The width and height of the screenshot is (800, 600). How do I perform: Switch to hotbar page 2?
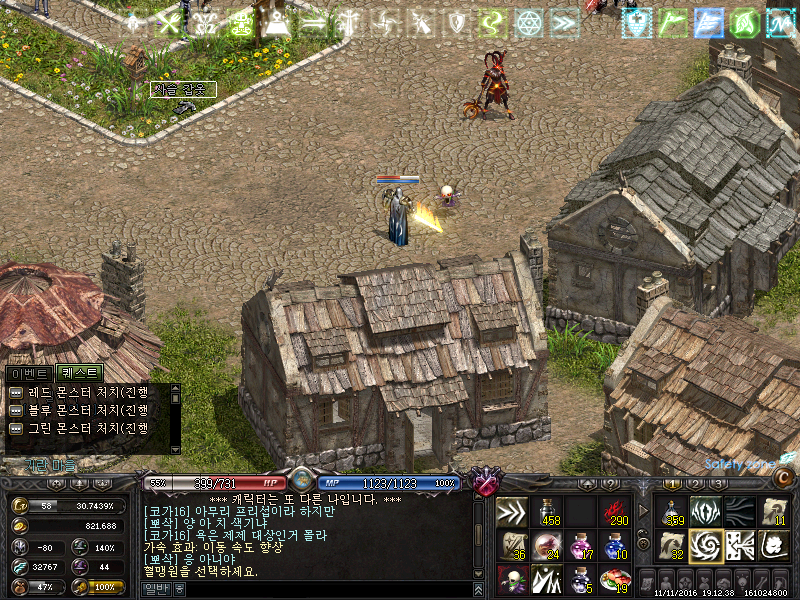click(697, 483)
